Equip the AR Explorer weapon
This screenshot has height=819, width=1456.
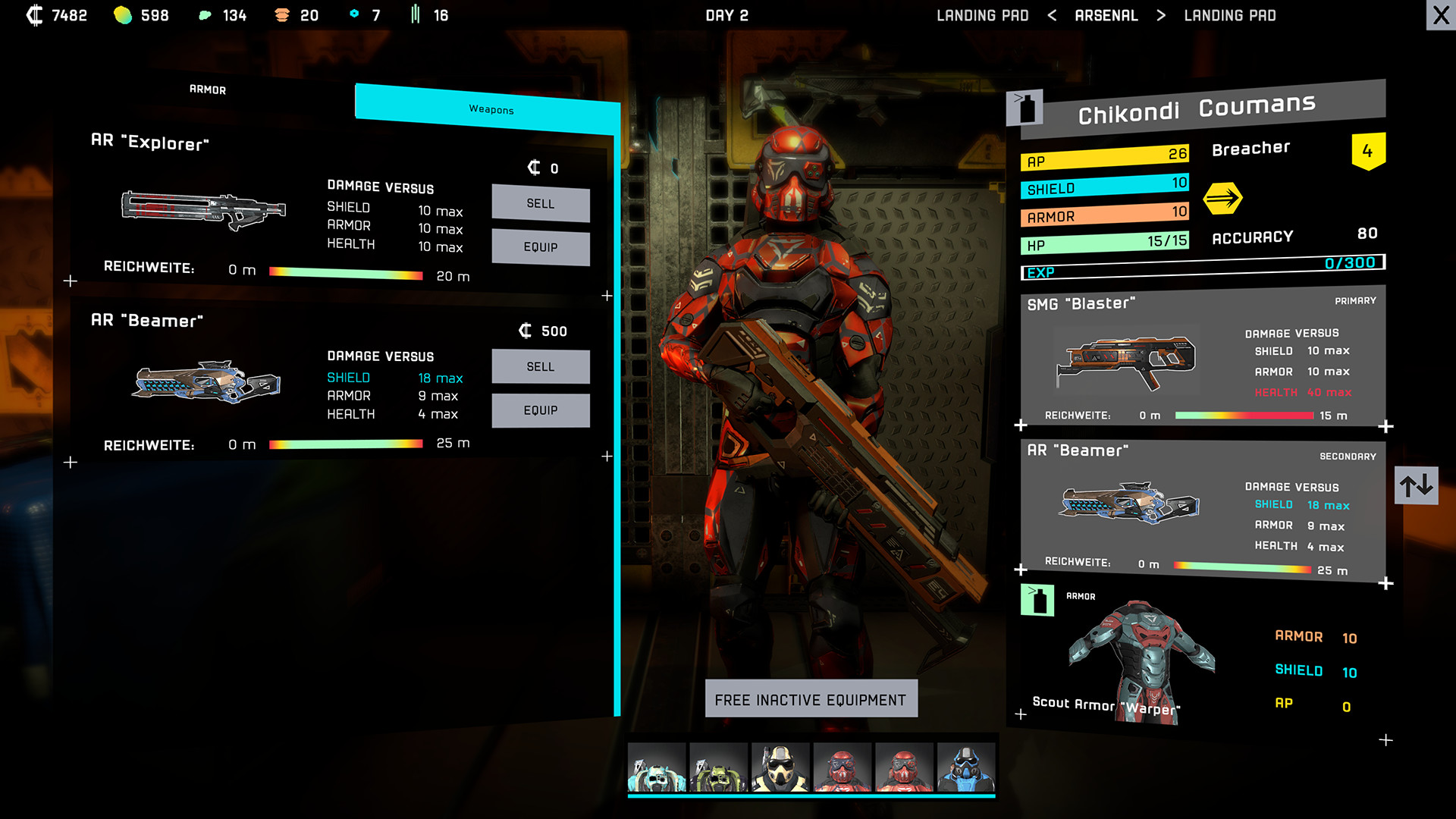(x=541, y=247)
